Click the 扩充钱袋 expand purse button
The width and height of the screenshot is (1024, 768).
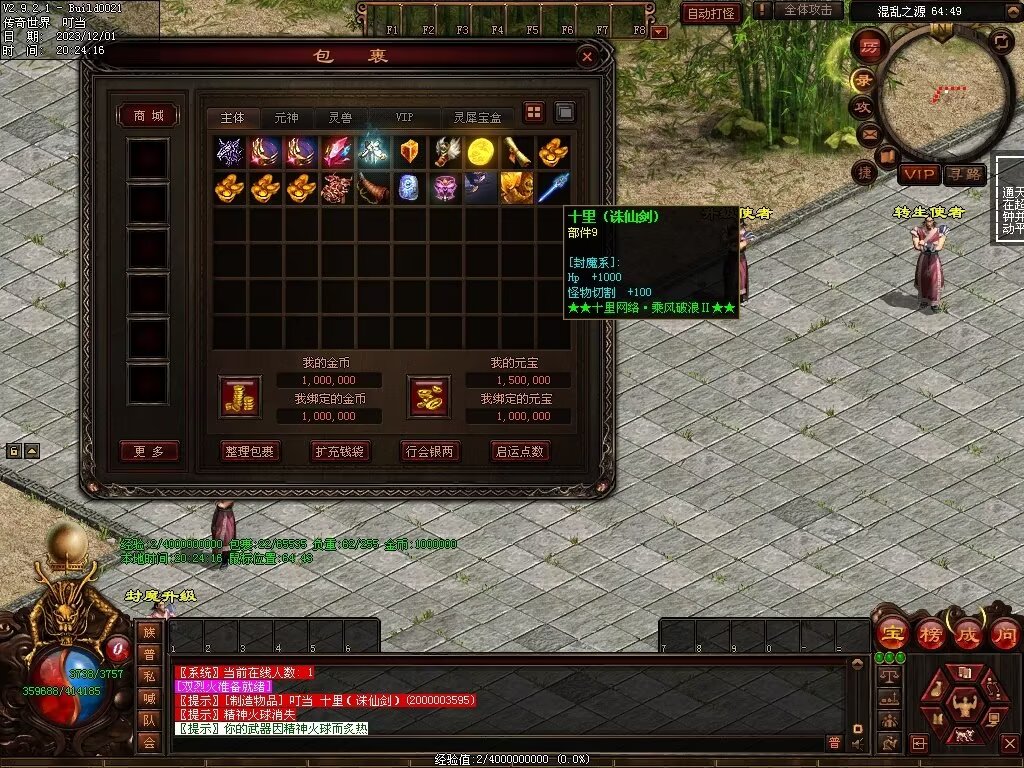[x=340, y=451]
